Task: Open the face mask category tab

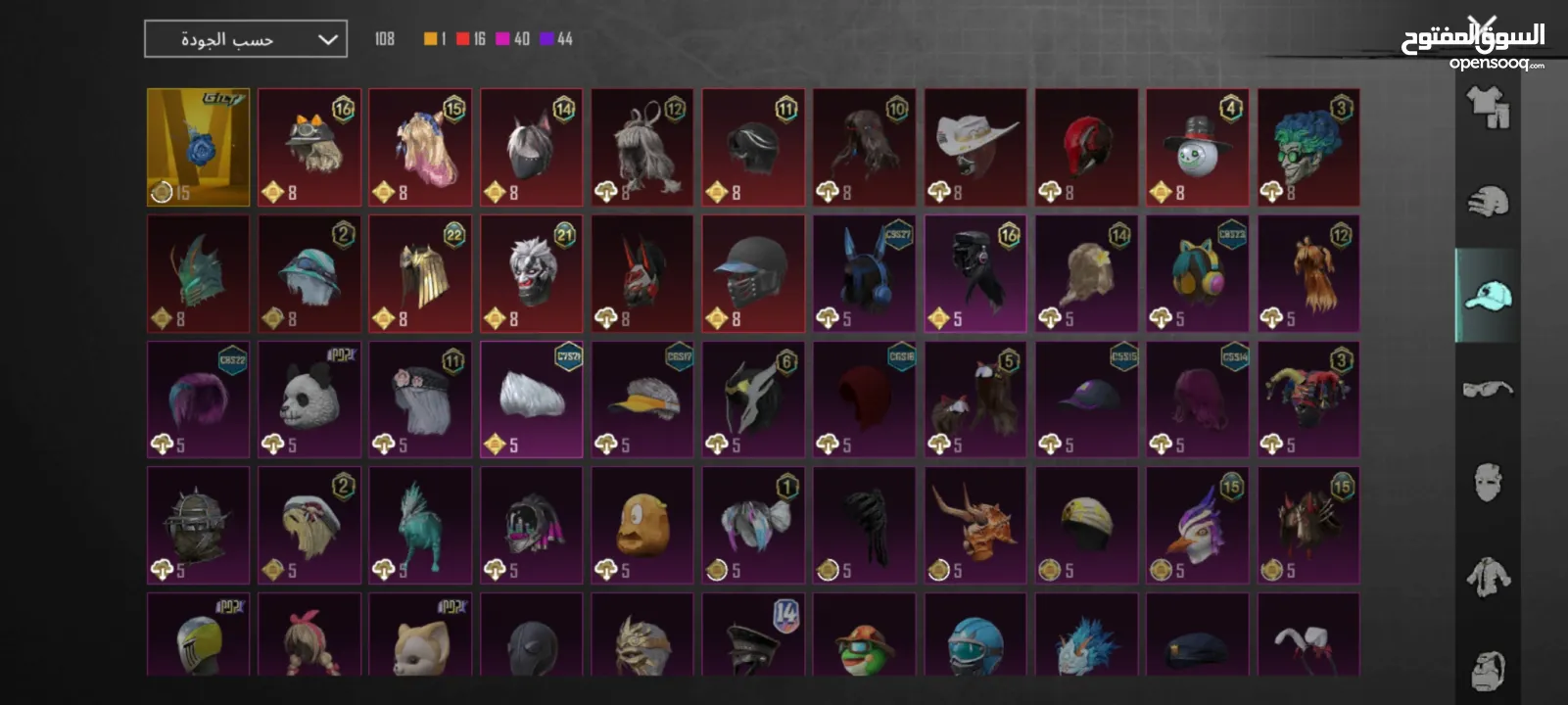Action: (1487, 482)
